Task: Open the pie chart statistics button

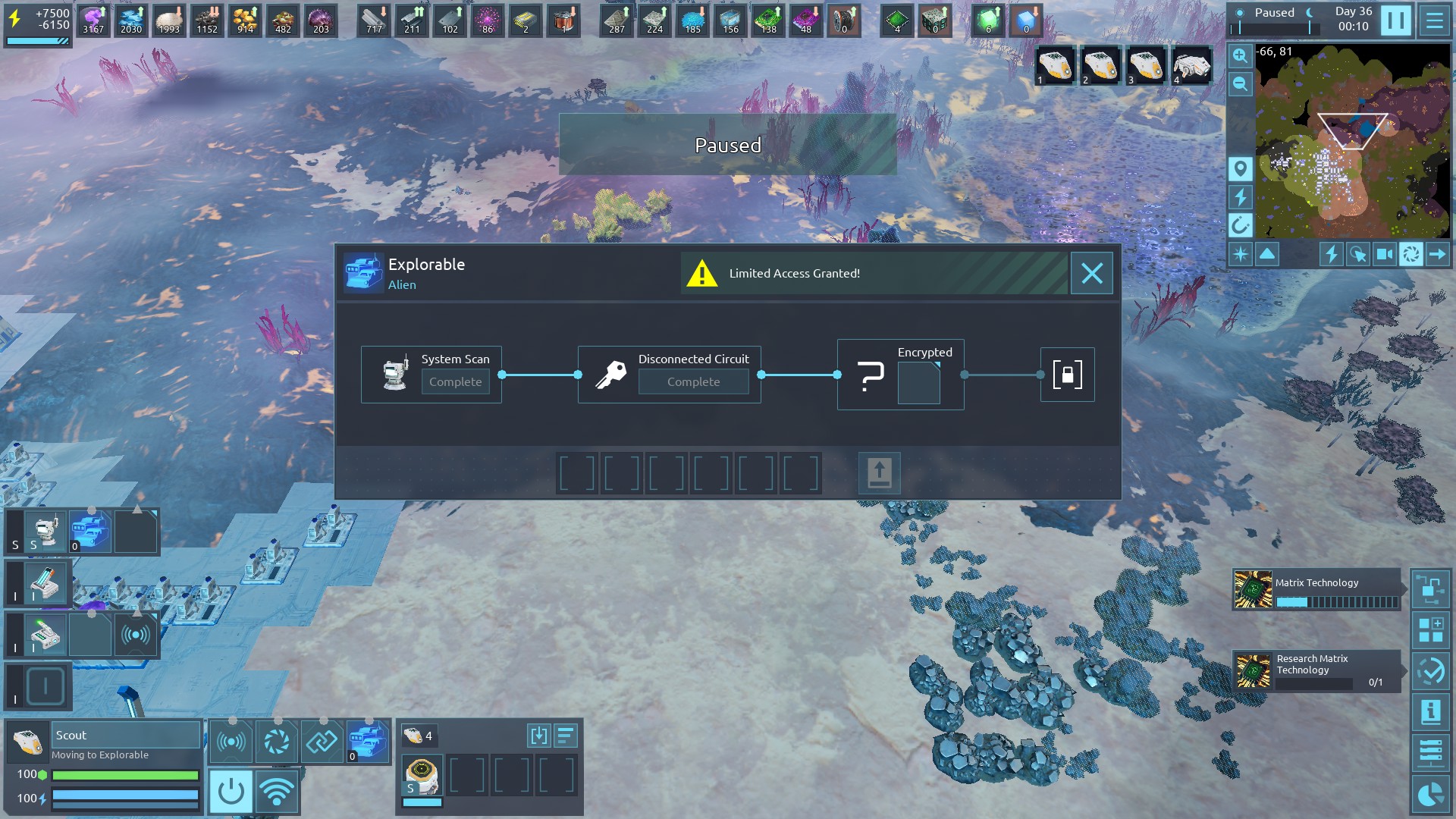Action: pos(1430,795)
